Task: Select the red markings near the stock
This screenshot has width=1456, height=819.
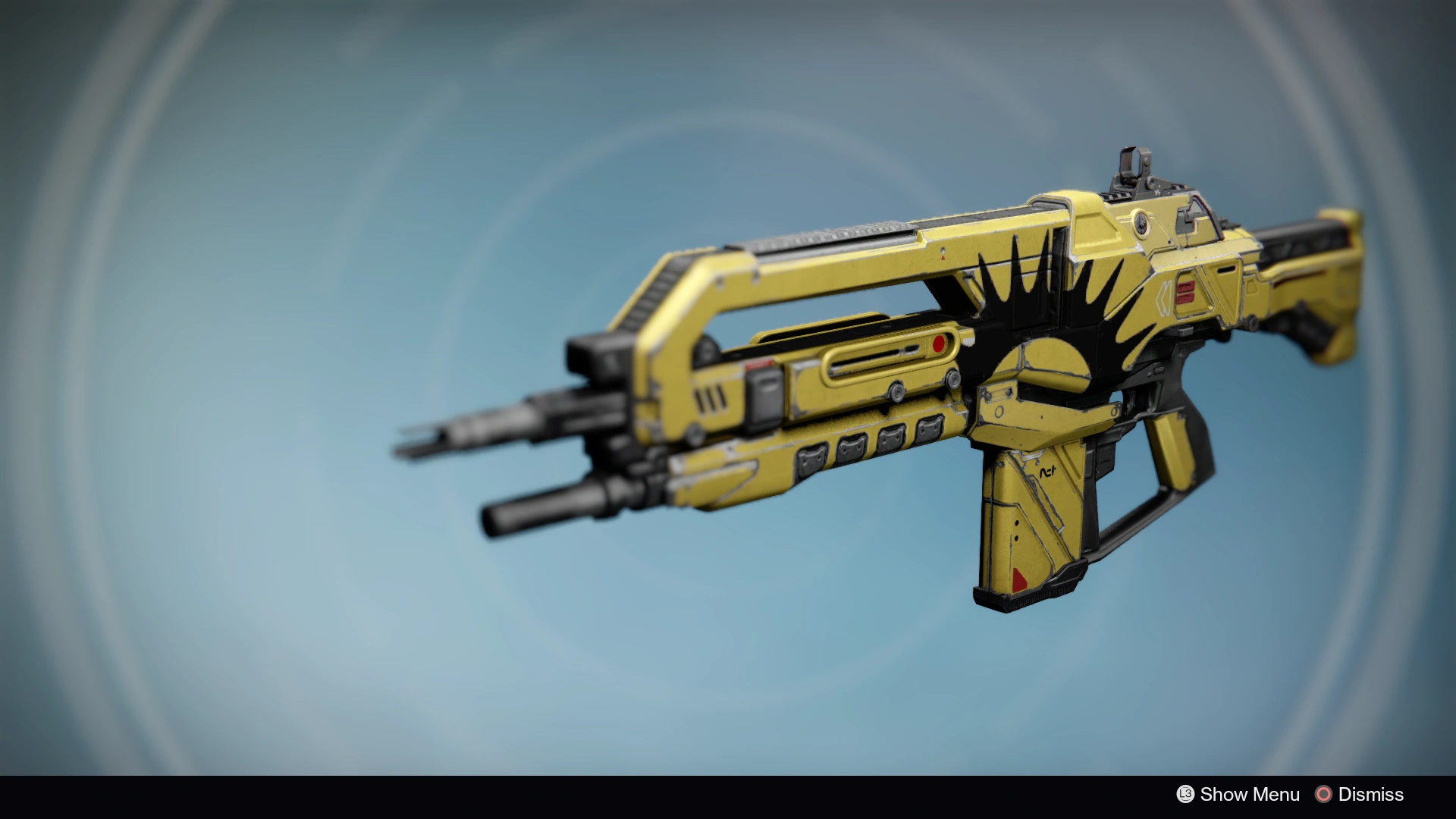Action: point(1185,292)
